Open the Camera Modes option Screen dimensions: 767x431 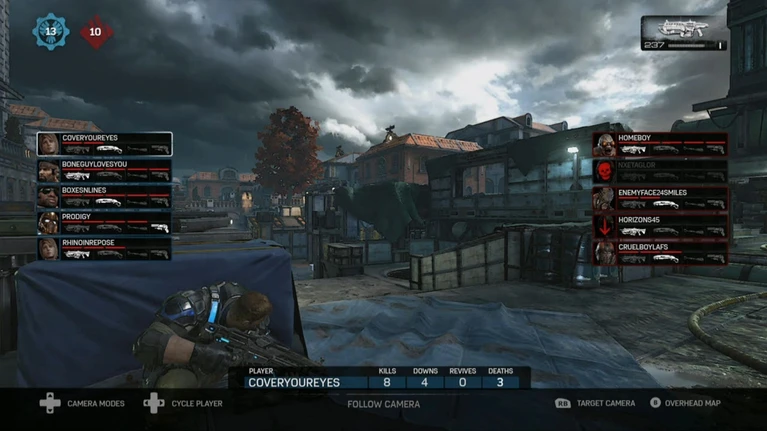pyautogui.click(x=82, y=403)
